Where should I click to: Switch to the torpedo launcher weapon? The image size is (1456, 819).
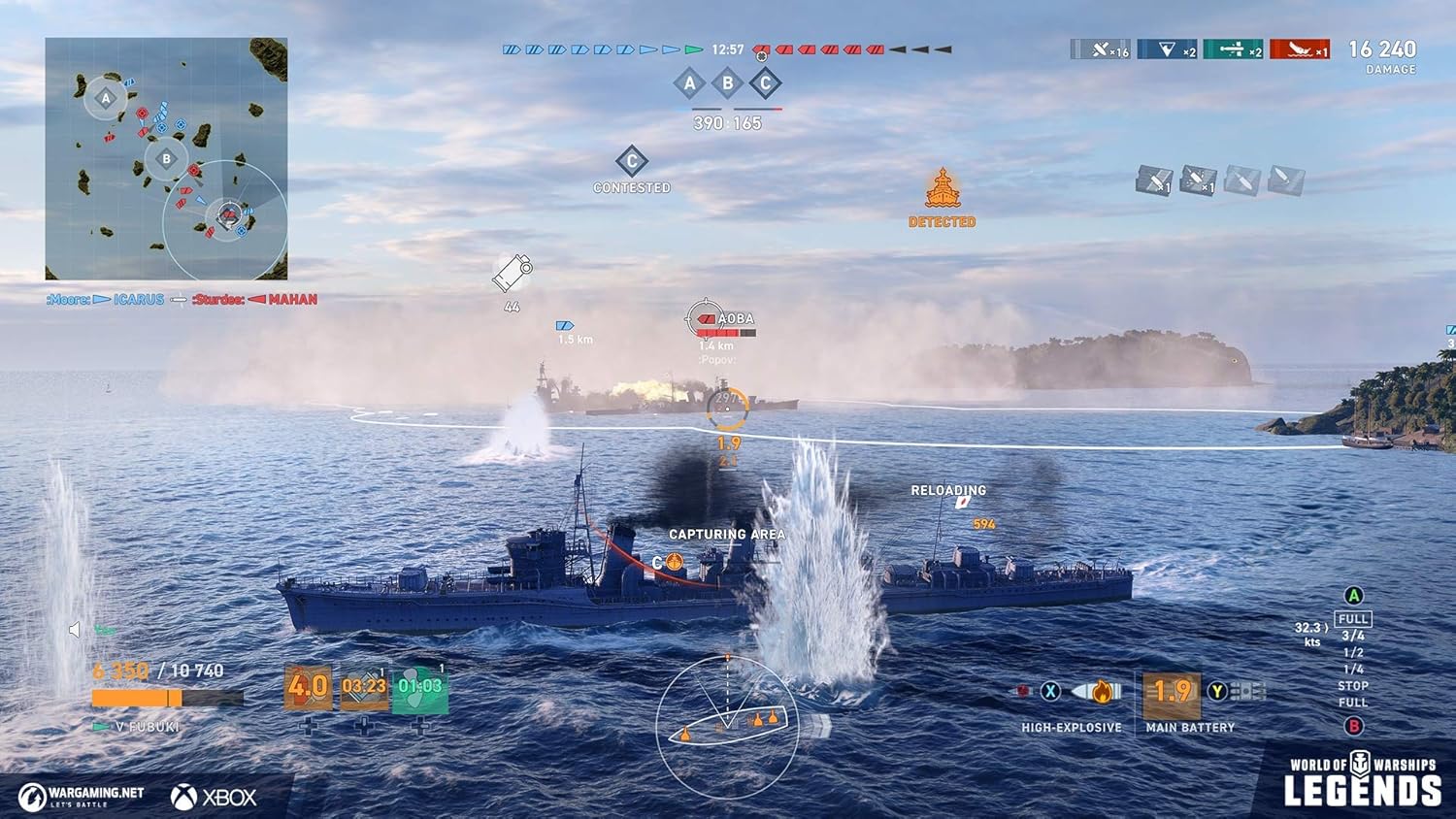pos(1248,692)
